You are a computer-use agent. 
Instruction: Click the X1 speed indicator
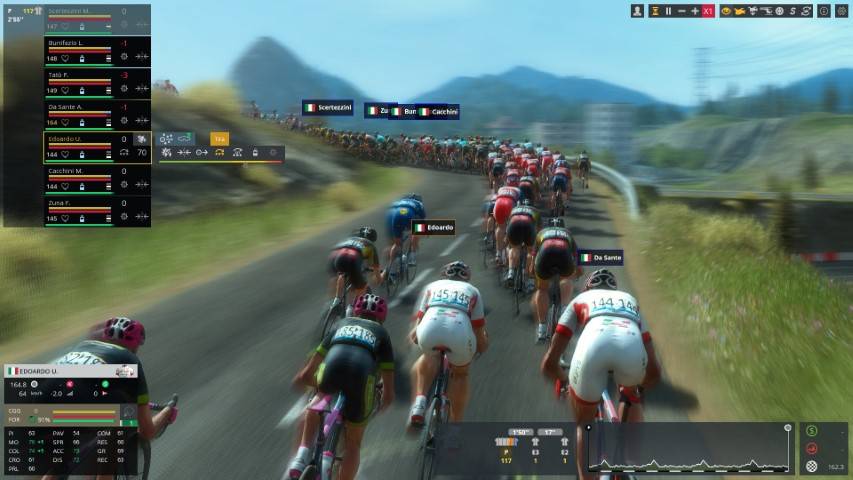pyautogui.click(x=708, y=11)
